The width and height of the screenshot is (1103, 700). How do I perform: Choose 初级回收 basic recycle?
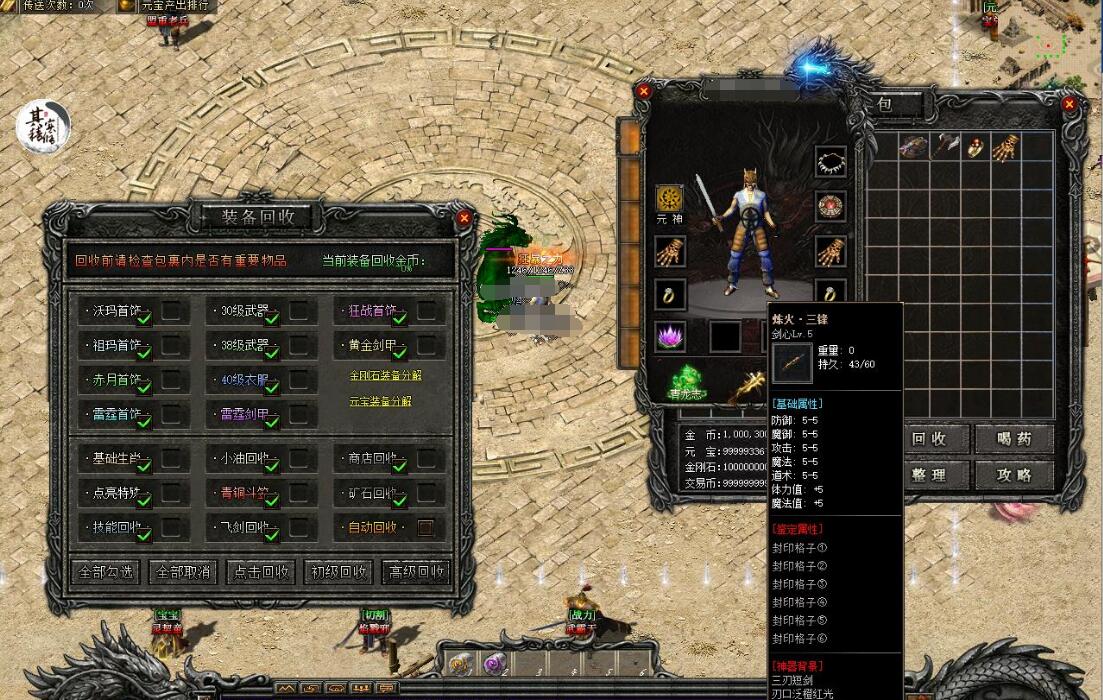pos(339,572)
